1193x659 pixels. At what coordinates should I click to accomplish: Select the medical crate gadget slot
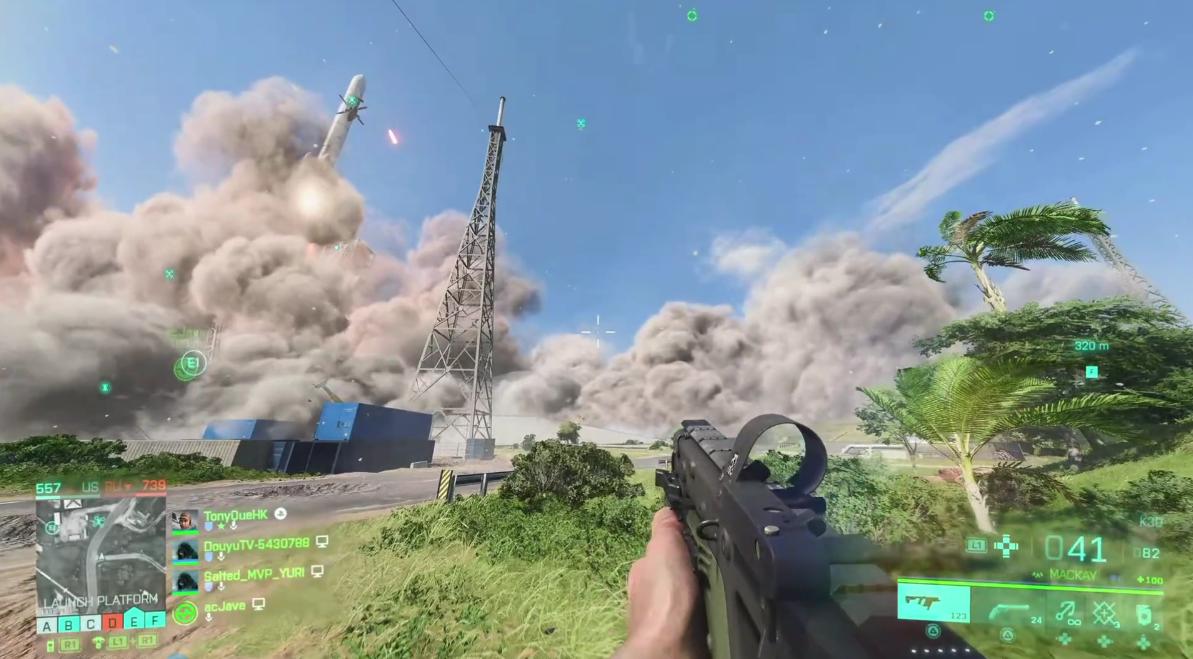(x=1105, y=609)
